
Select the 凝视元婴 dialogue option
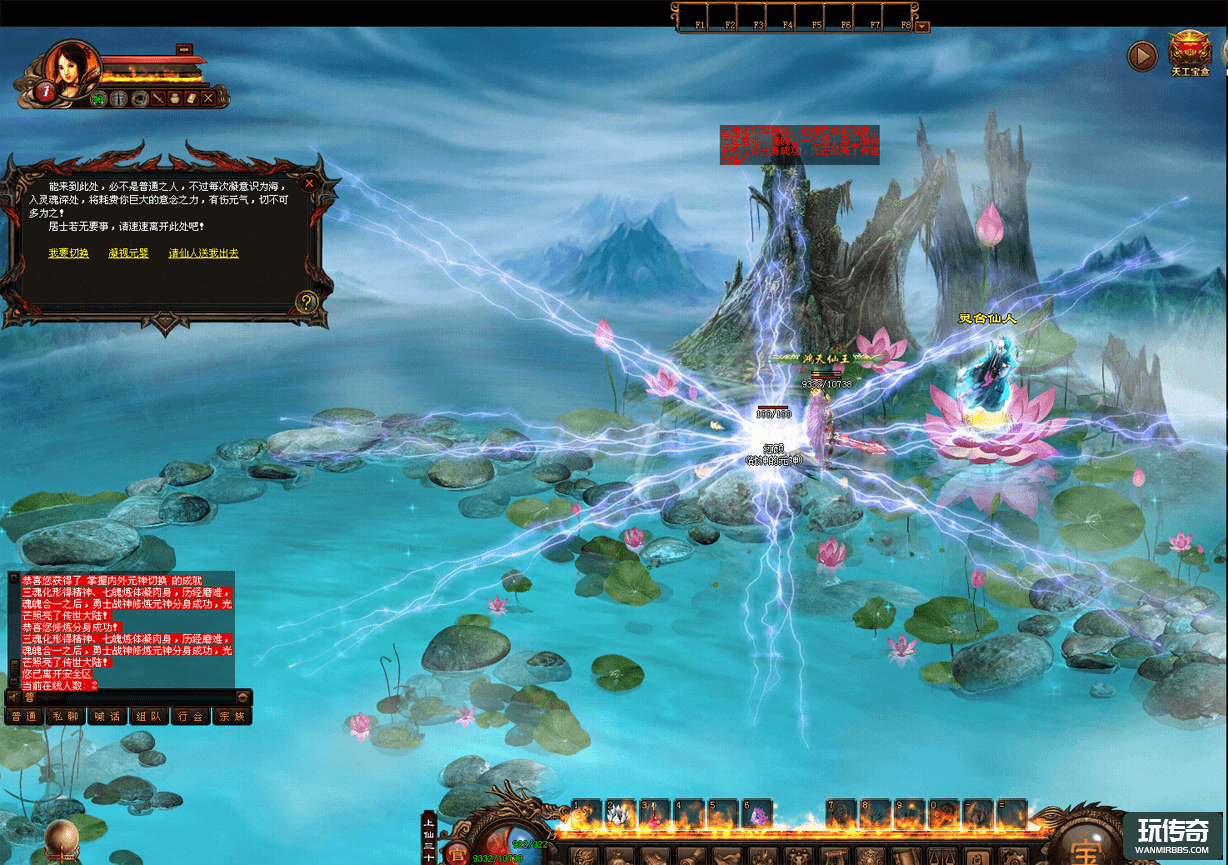click(x=128, y=253)
